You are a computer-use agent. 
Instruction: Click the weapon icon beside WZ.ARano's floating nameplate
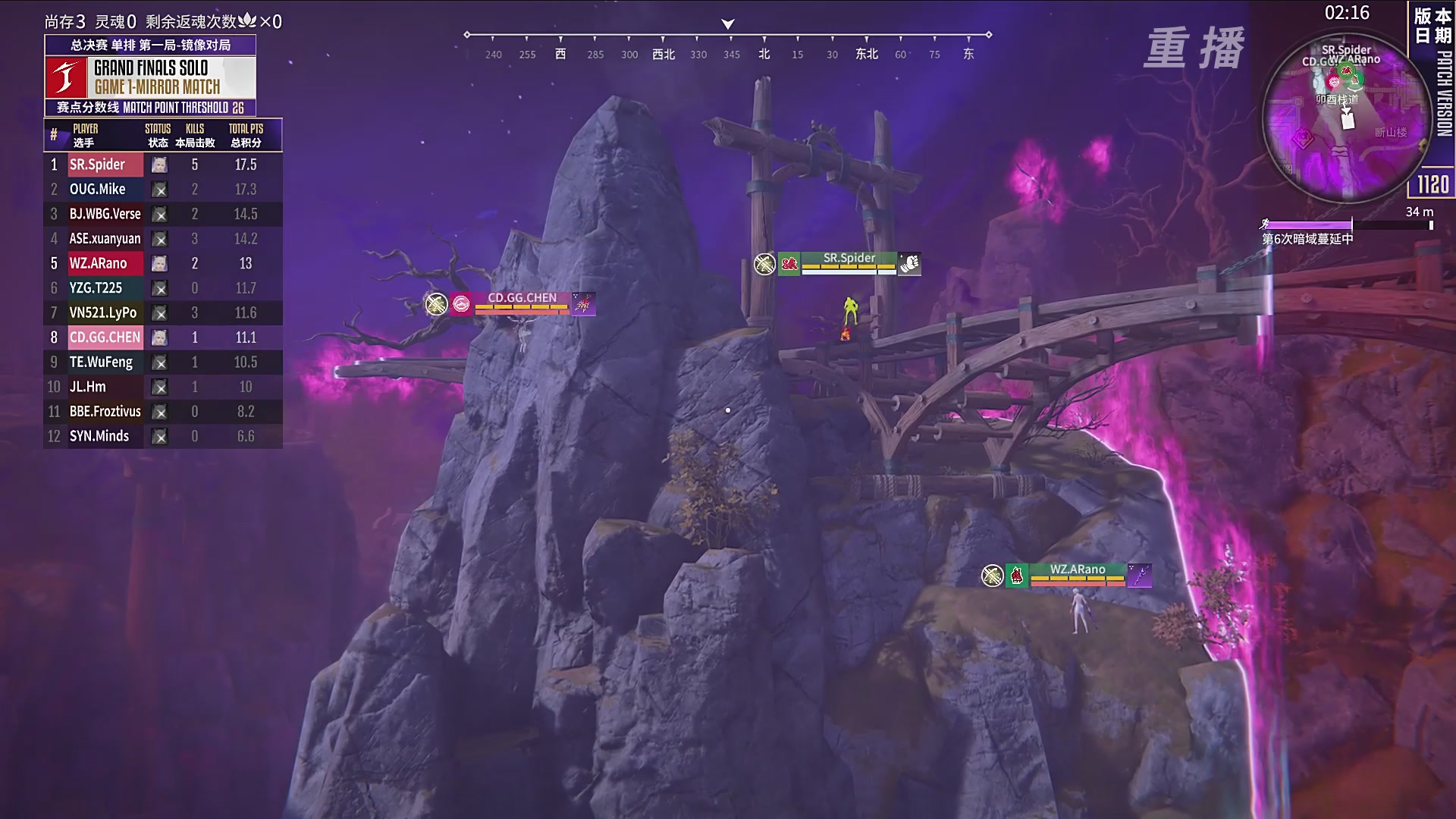click(1139, 576)
